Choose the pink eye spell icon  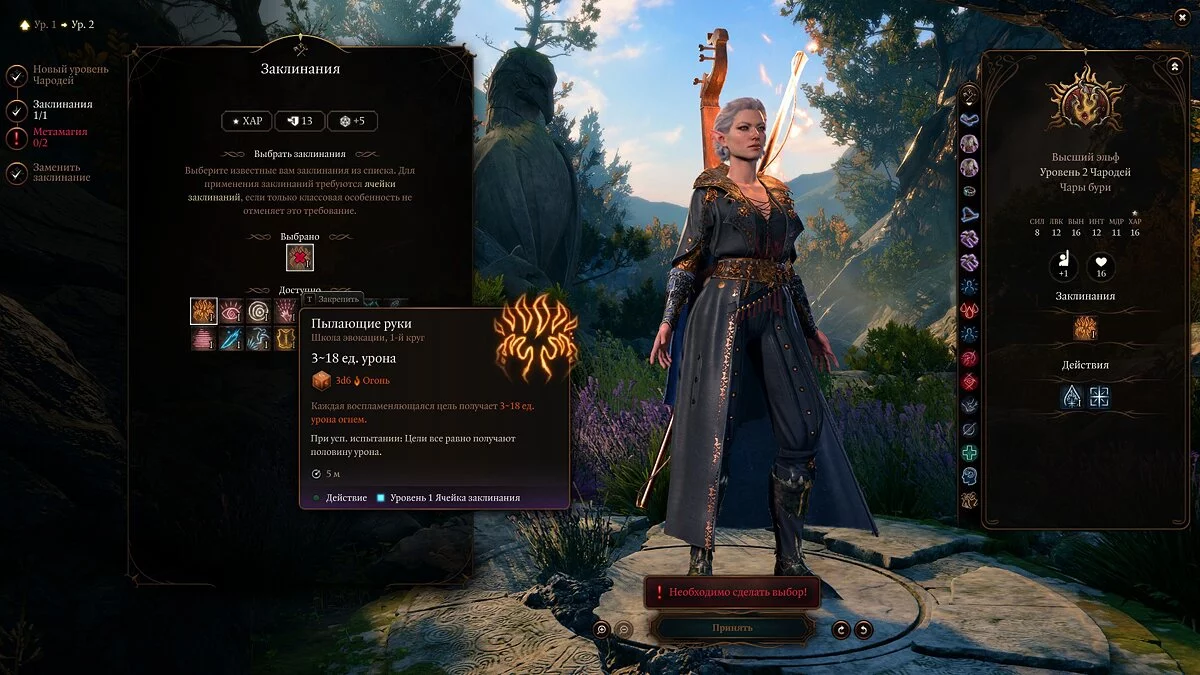pos(232,311)
